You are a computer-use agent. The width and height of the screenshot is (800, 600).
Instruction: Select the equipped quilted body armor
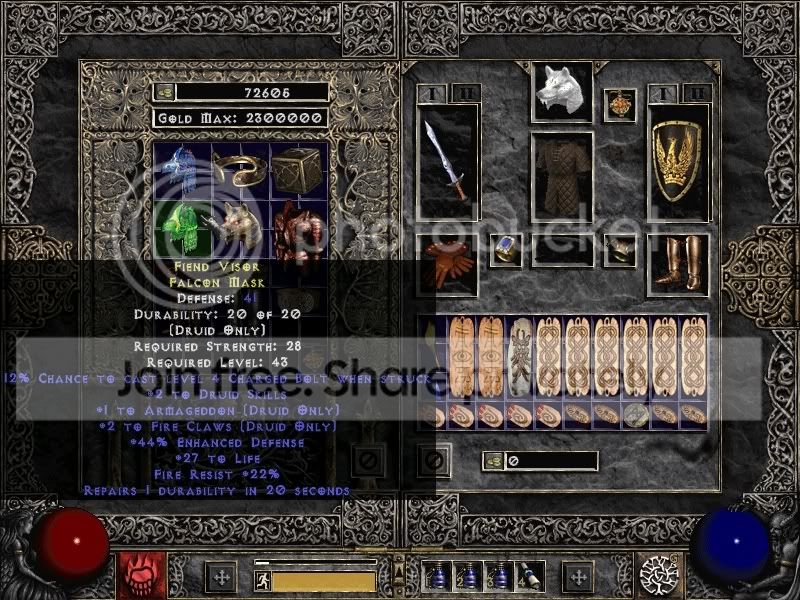coord(561,178)
